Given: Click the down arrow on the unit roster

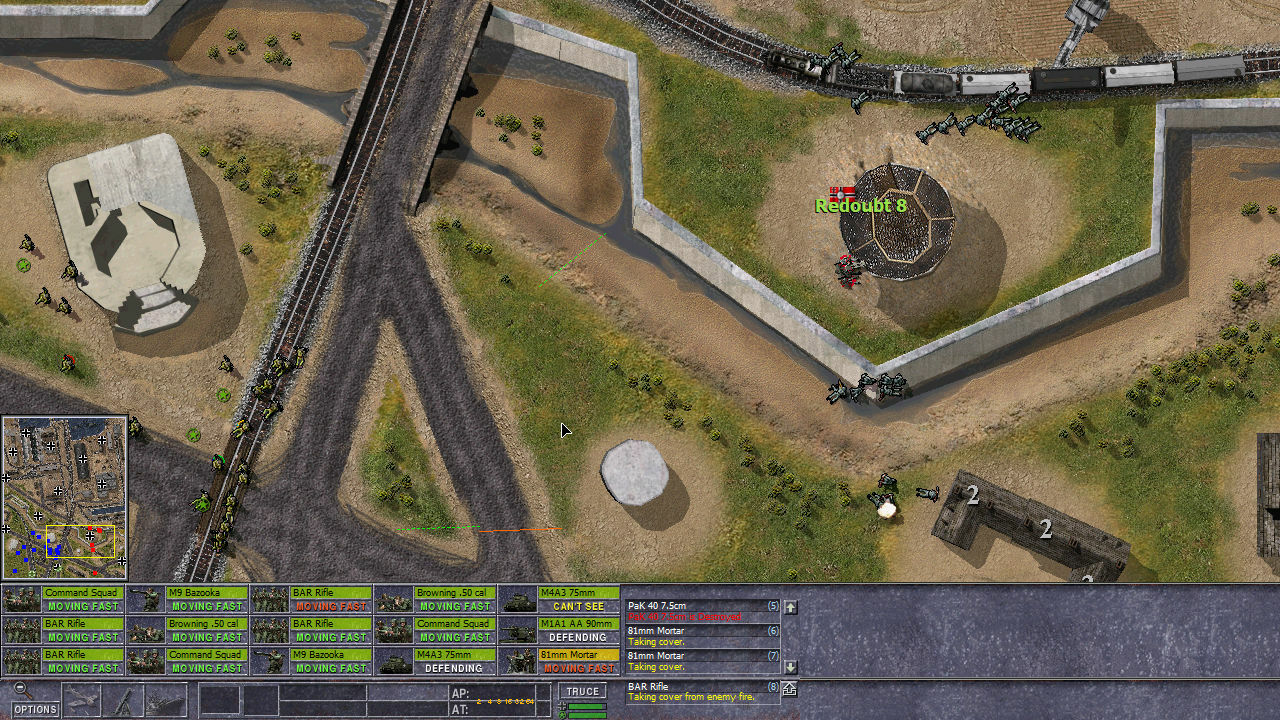Looking at the screenshot, I should pyautogui.click(x=788, y=667).
